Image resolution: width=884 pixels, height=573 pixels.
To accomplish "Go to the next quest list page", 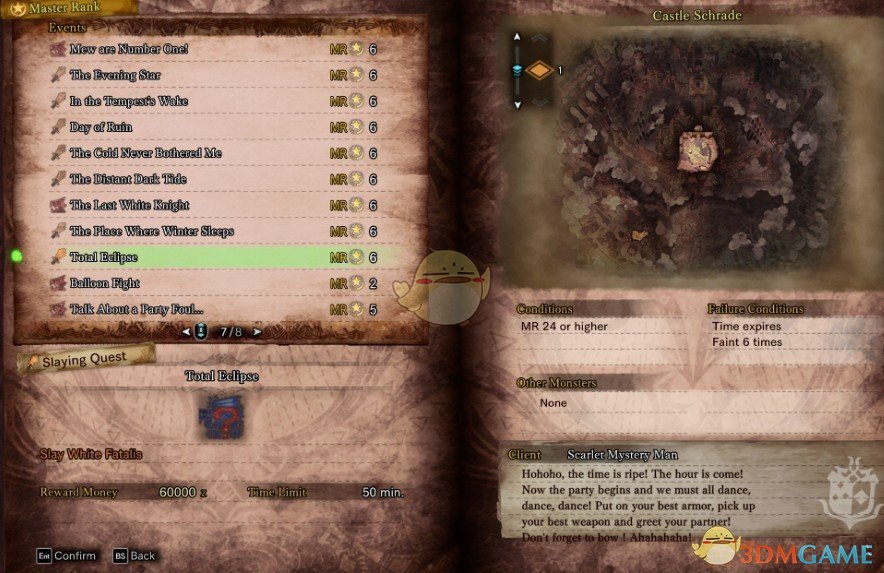I will coord(257,331).
